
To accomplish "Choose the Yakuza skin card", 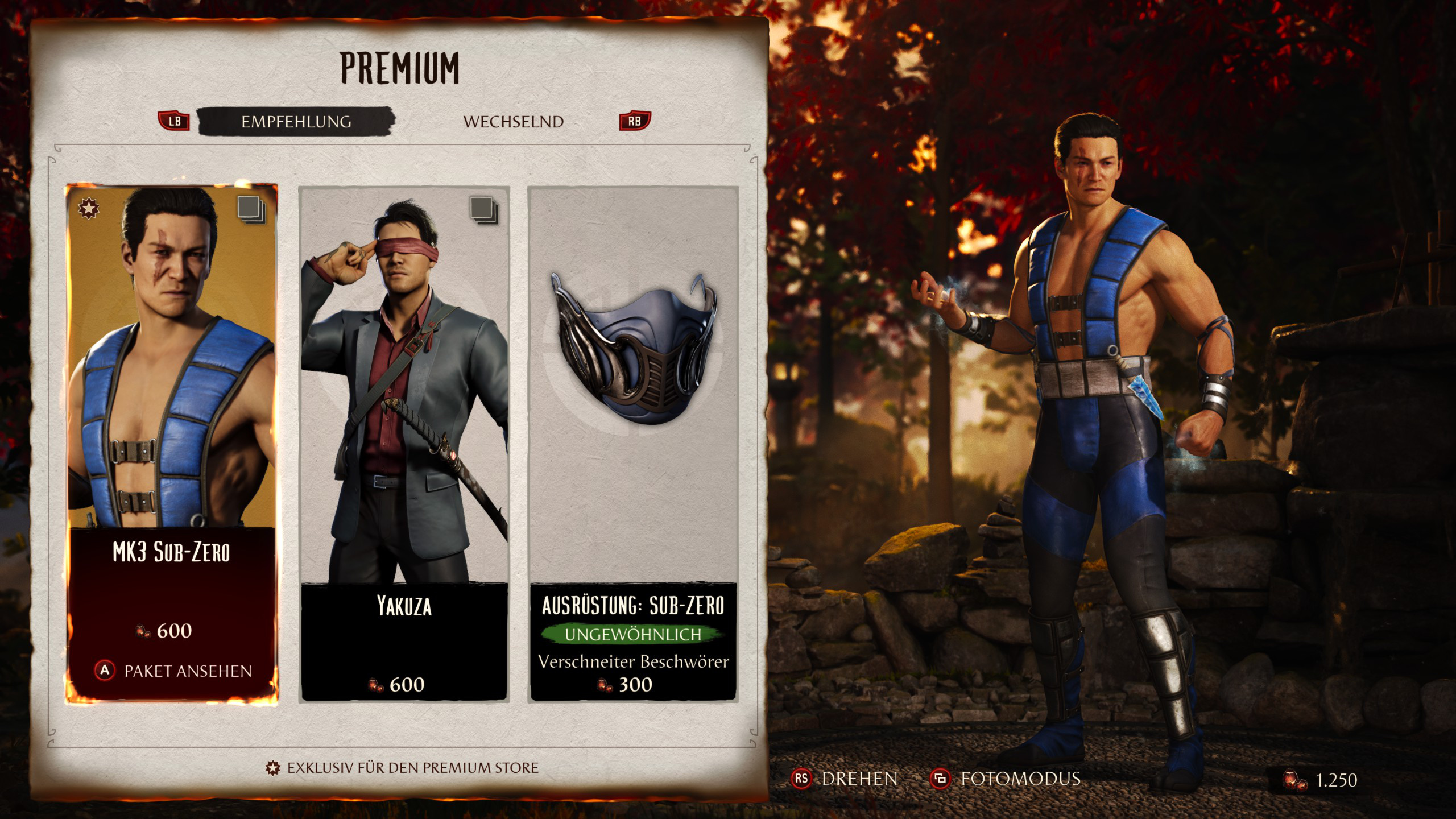I will pyautogui.click(x=404, y=398).
